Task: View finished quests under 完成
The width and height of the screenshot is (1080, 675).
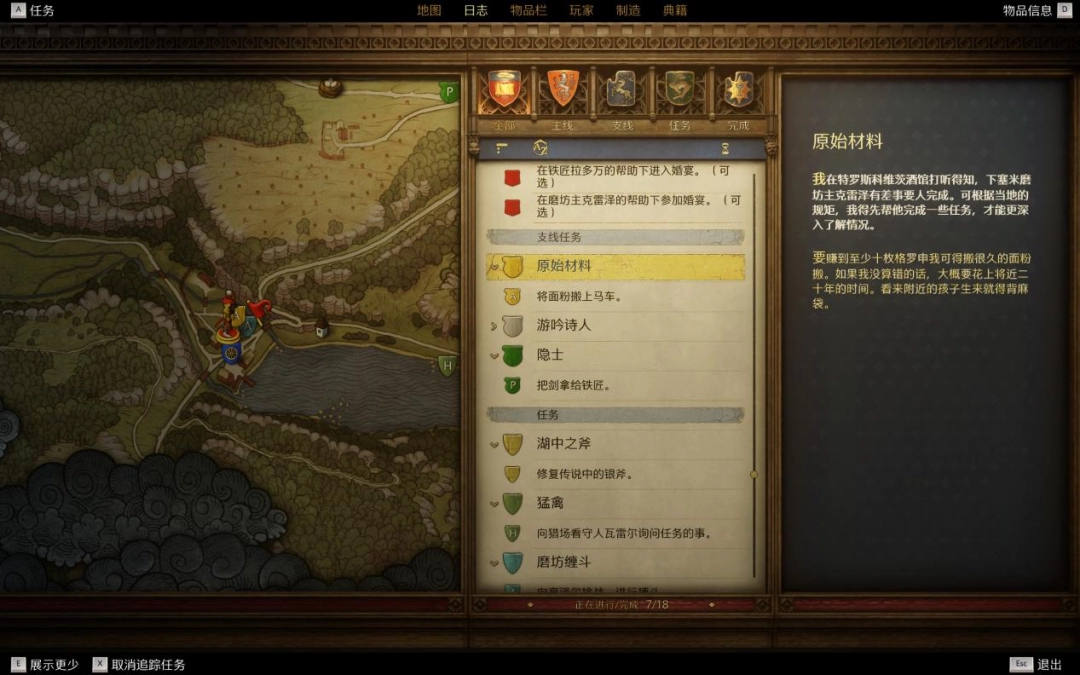Action: coord(738,91)
